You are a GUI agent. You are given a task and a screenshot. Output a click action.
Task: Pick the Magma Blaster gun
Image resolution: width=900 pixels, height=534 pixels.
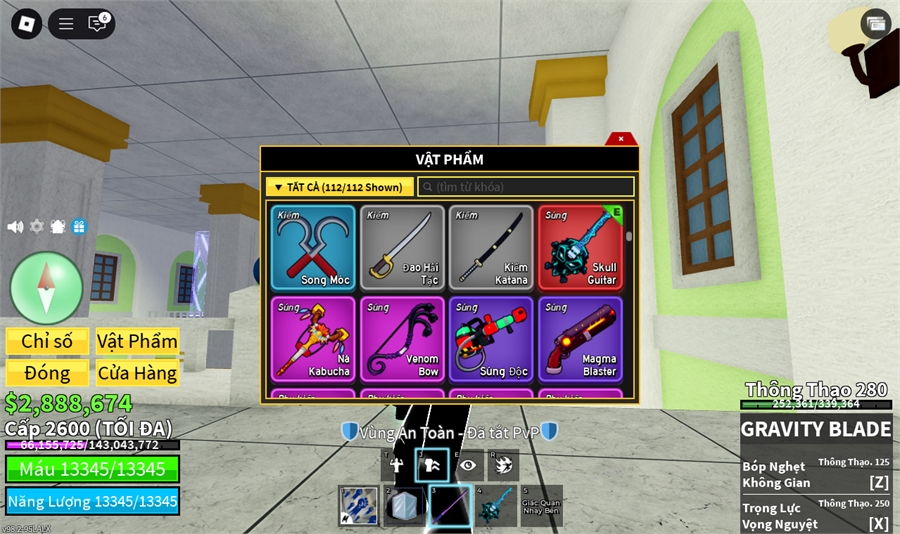click(x=580, y=338)
